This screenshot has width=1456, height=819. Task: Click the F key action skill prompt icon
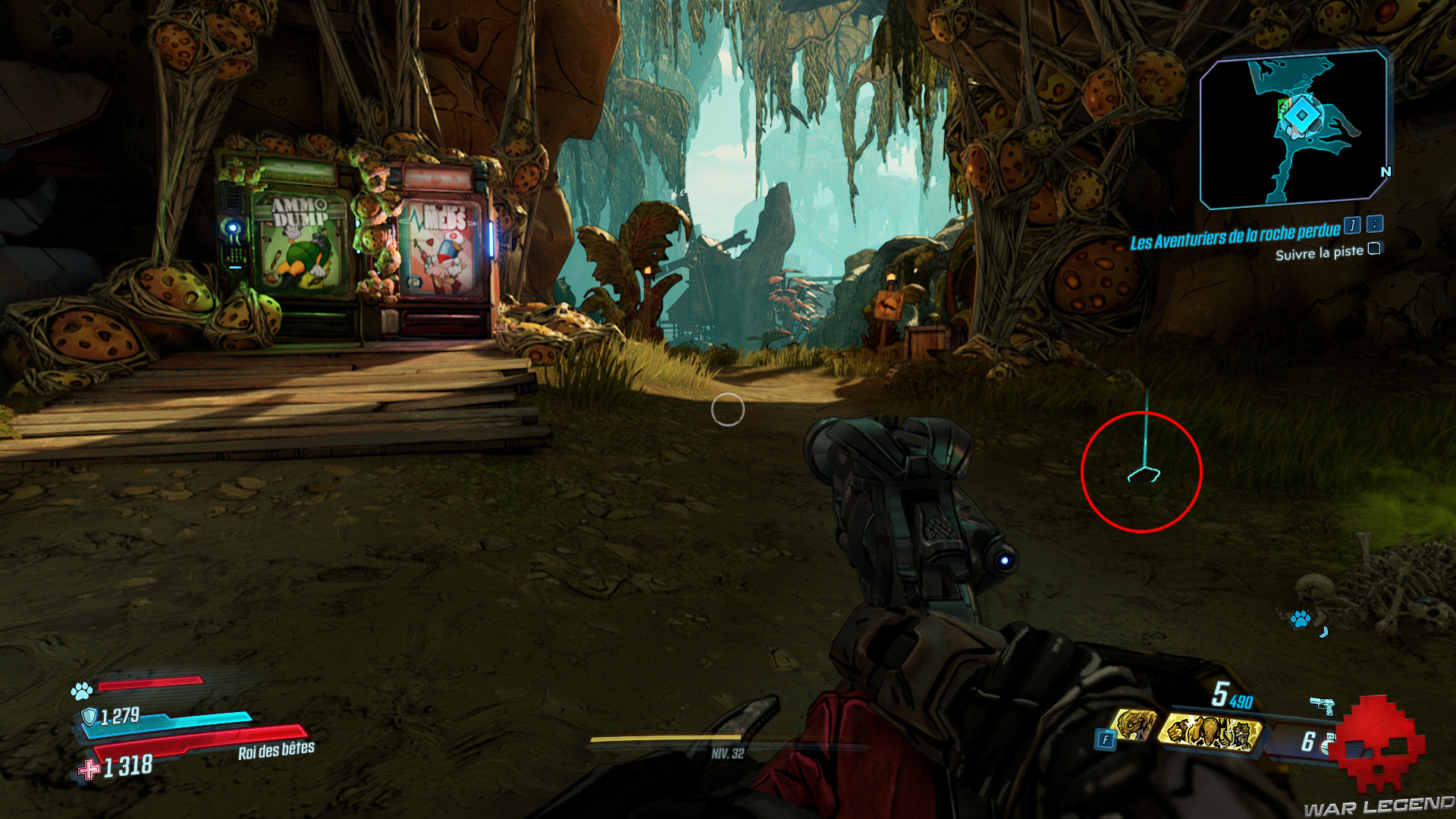tap(1106, 739)
